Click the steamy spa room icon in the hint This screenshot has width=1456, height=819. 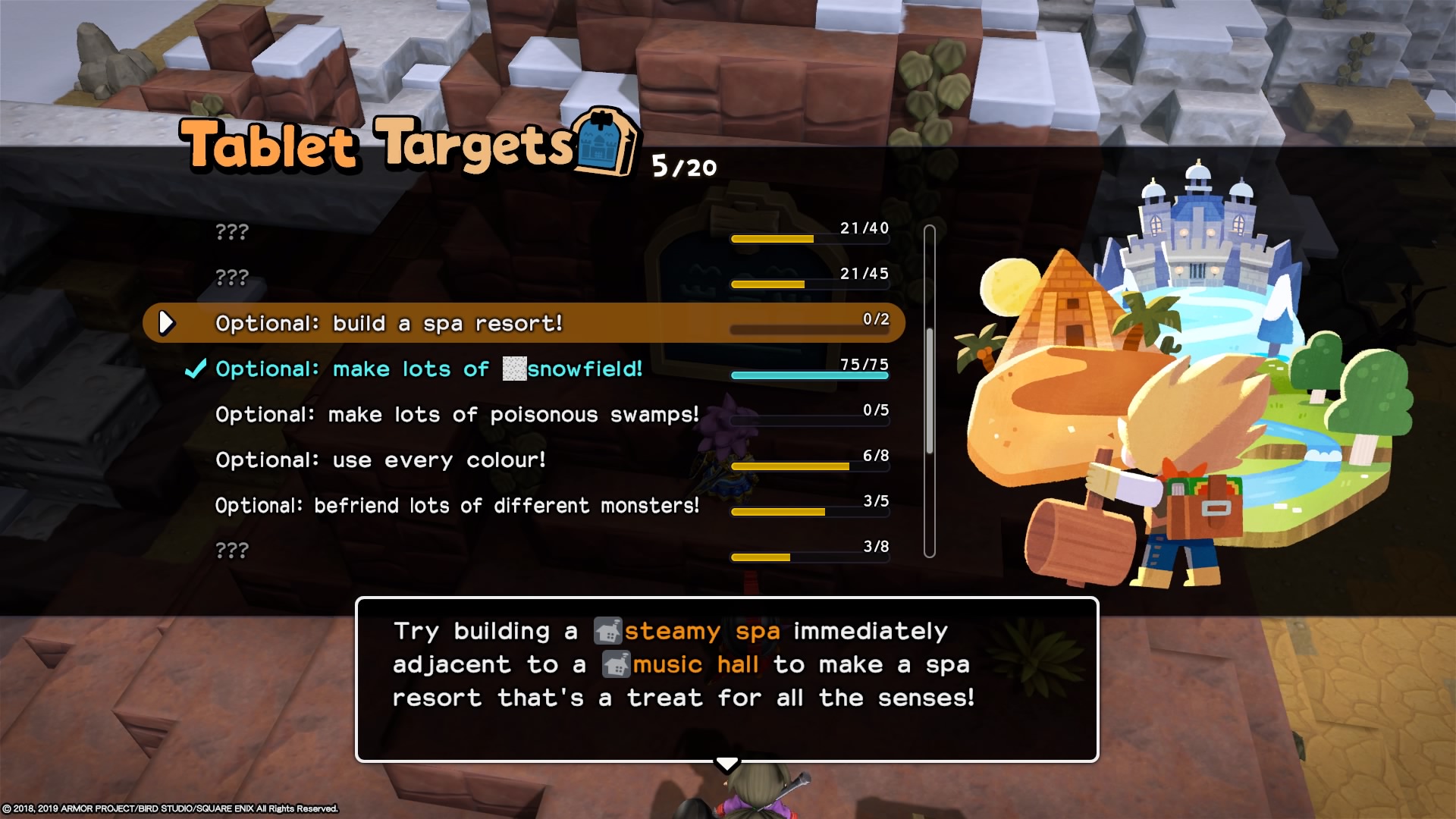click(607, 630)
